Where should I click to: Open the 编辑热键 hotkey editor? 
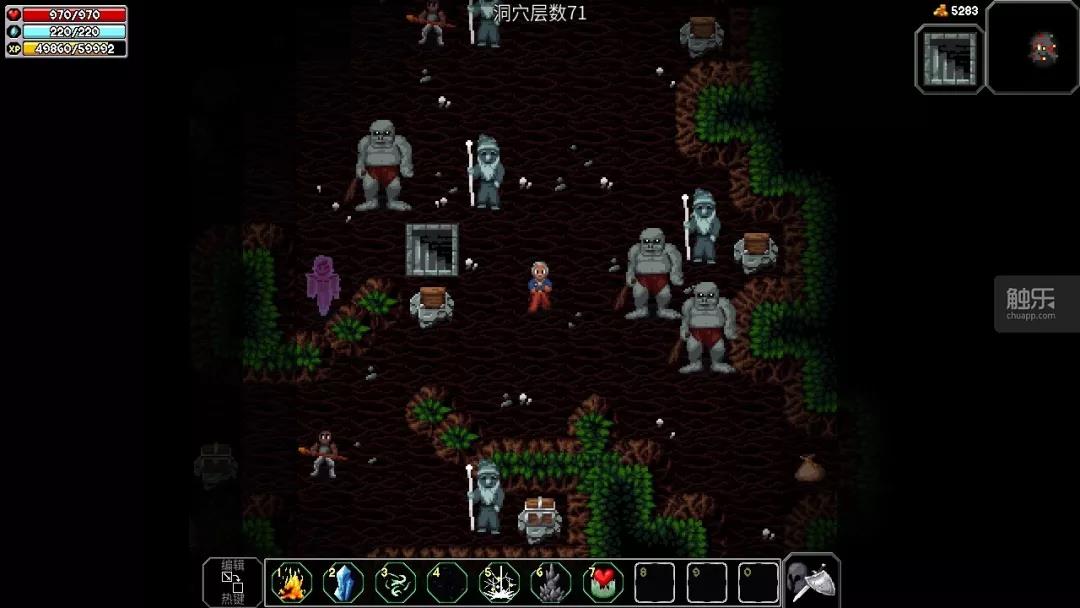[x=232, y=582]
